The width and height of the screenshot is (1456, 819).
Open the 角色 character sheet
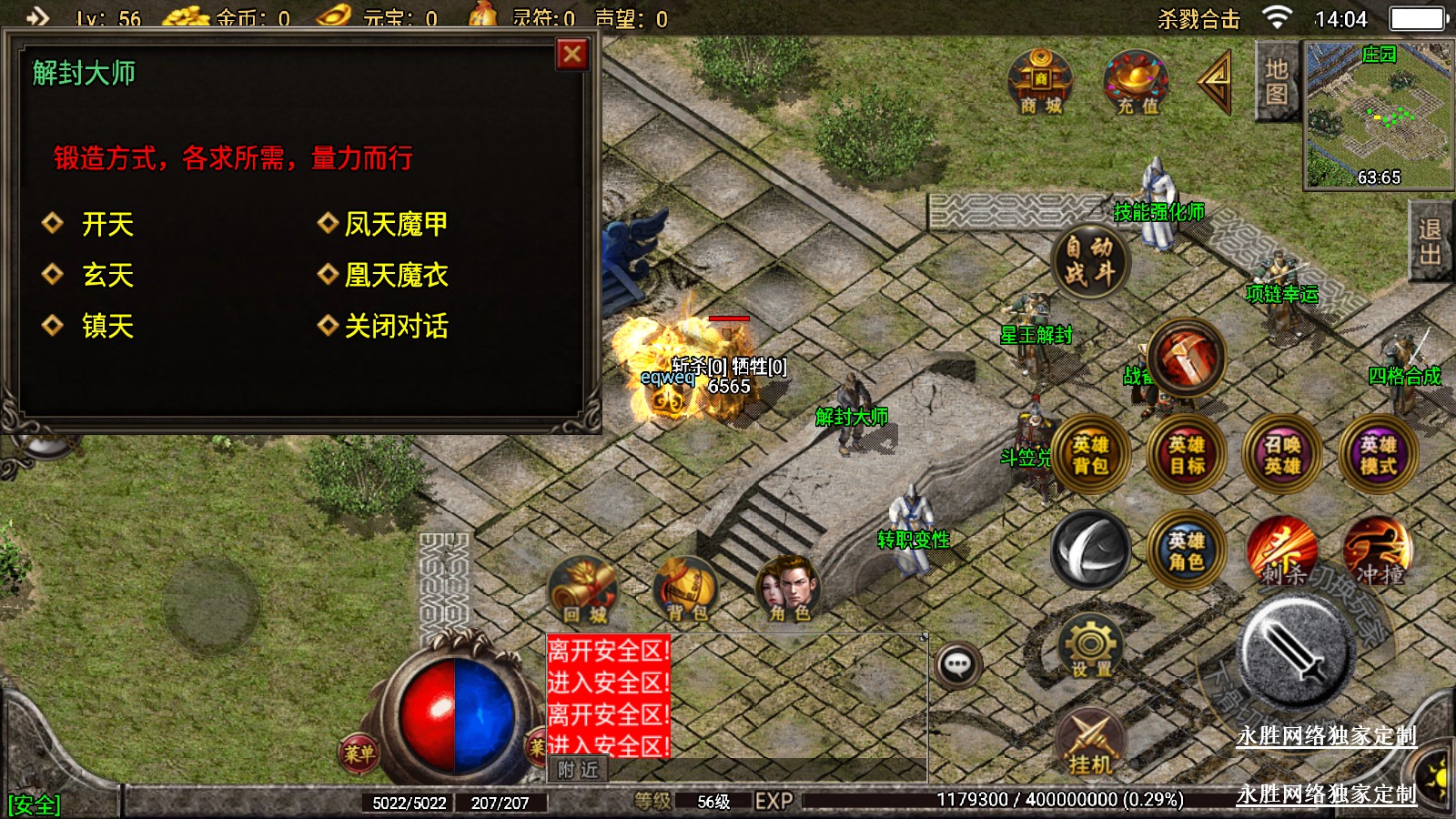(x=788, y=591)
